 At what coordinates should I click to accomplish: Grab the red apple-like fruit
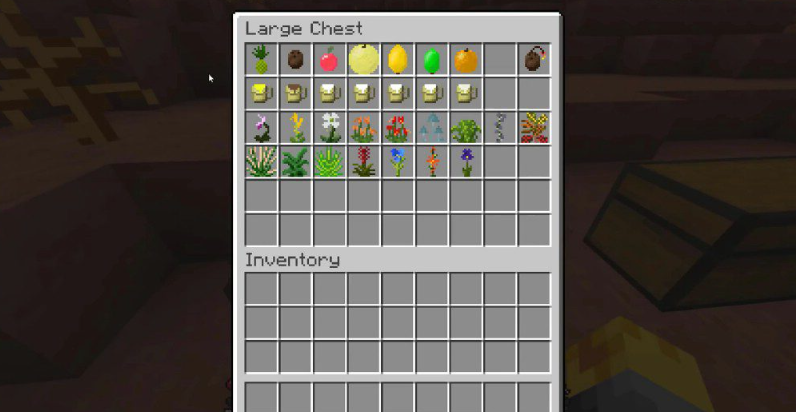click(329, 60)
